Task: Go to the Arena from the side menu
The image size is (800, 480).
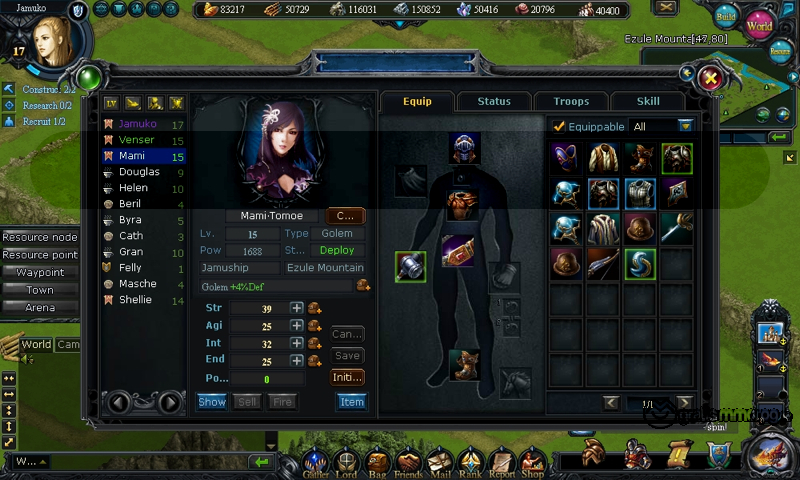Action: pyautogui.click(x=40, y=307)
